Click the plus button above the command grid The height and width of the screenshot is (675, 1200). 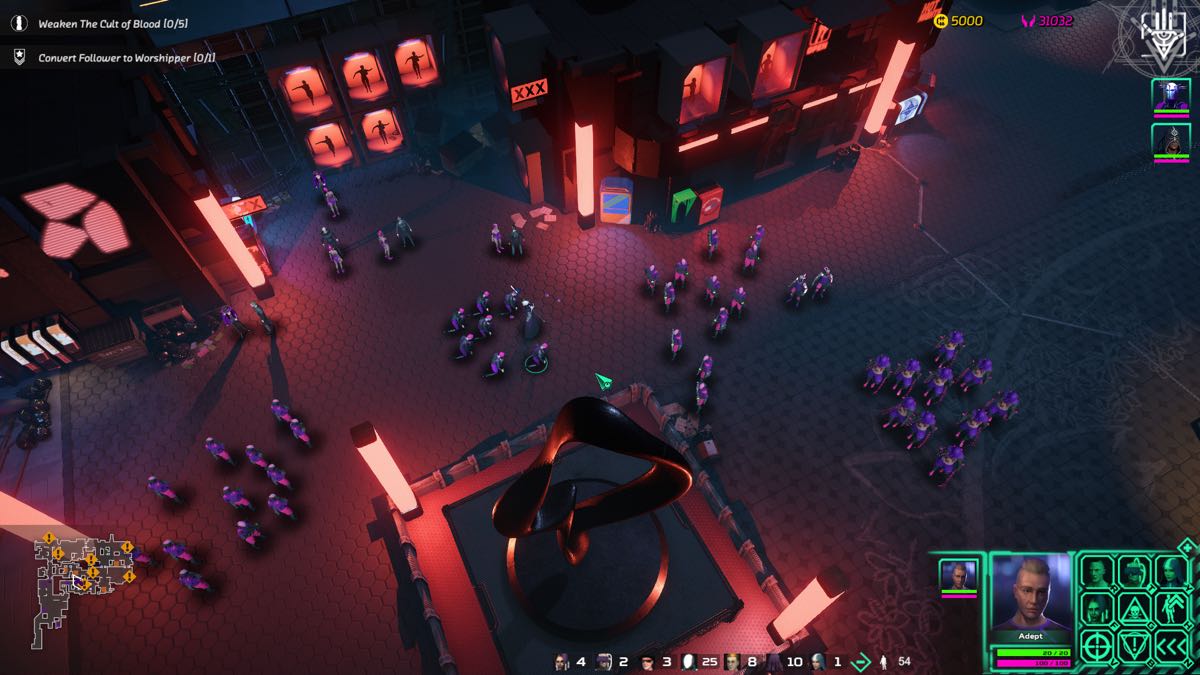click(x=1186, y=547)
